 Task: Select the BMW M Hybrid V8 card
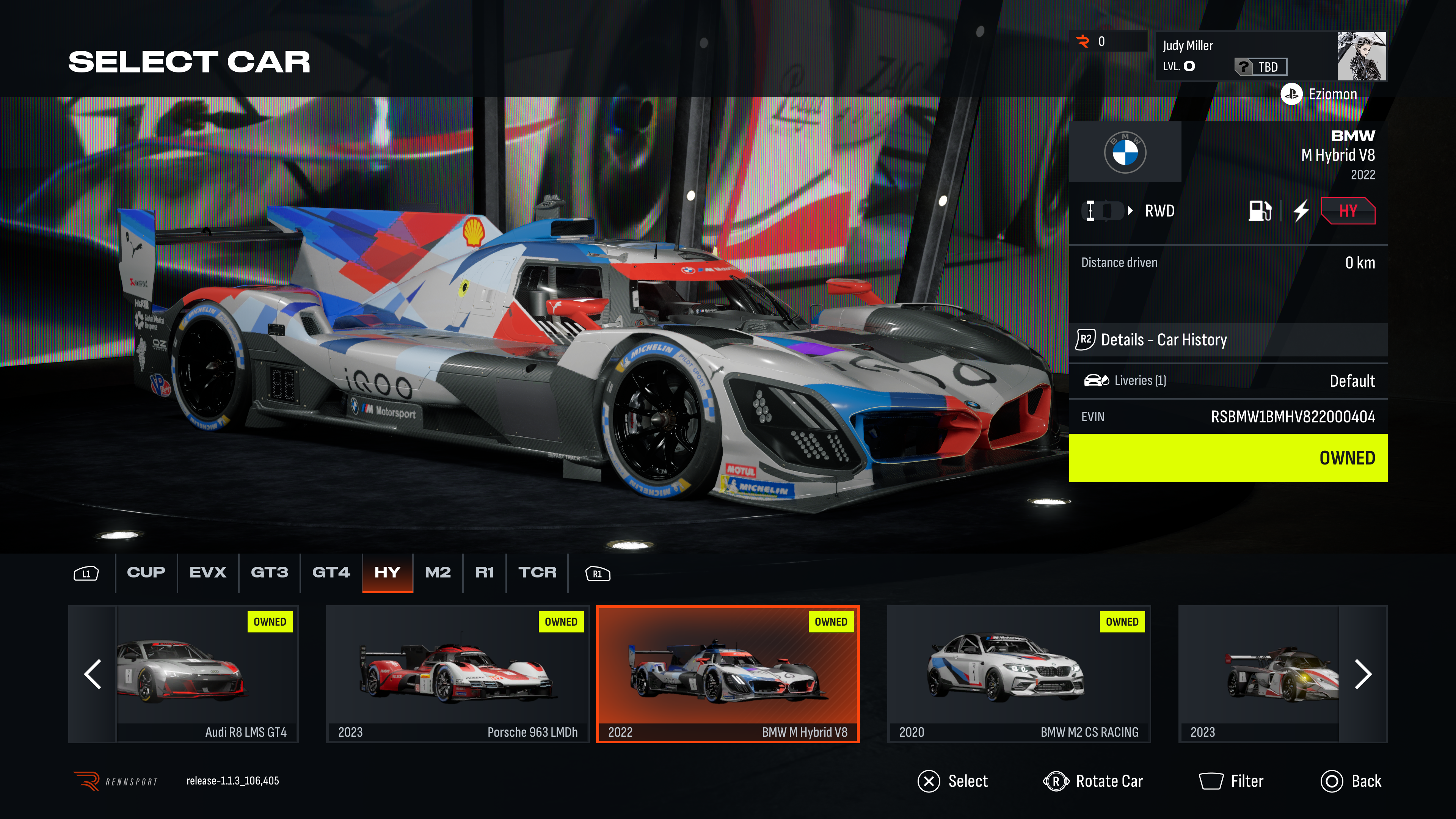[x=728, y=674]
